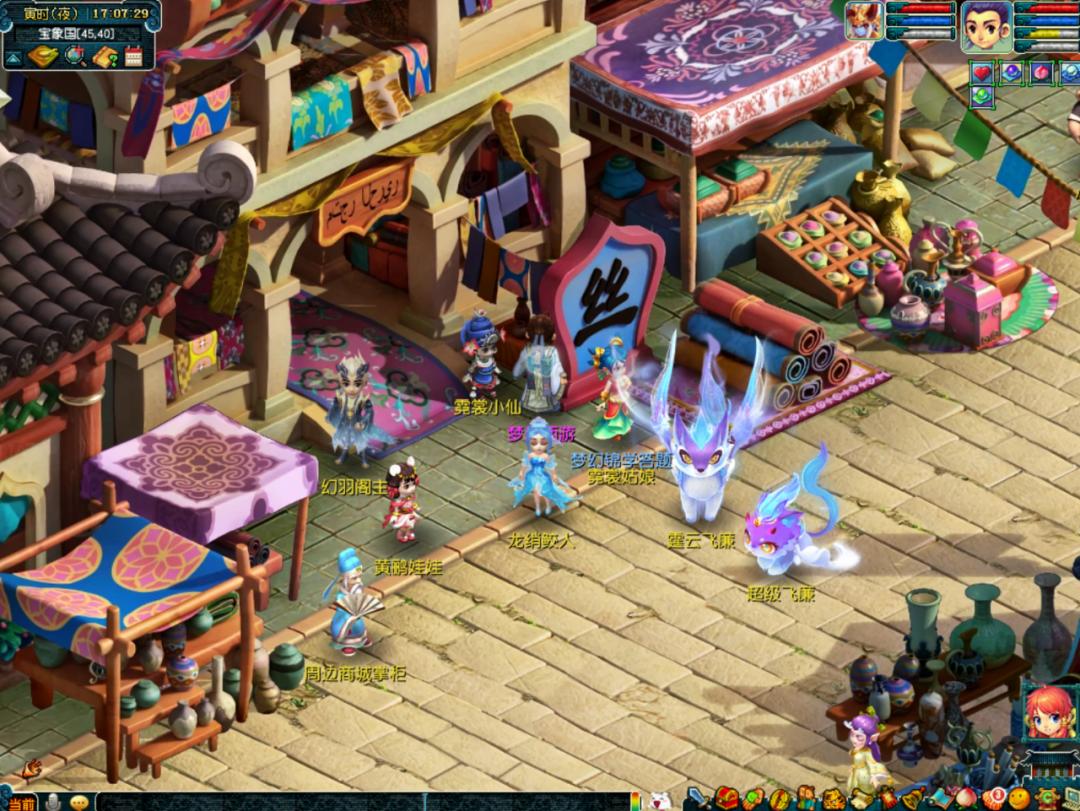Open the pagoda building icon at bottom-right
1080x811 pixels.
coord(1050,766)
